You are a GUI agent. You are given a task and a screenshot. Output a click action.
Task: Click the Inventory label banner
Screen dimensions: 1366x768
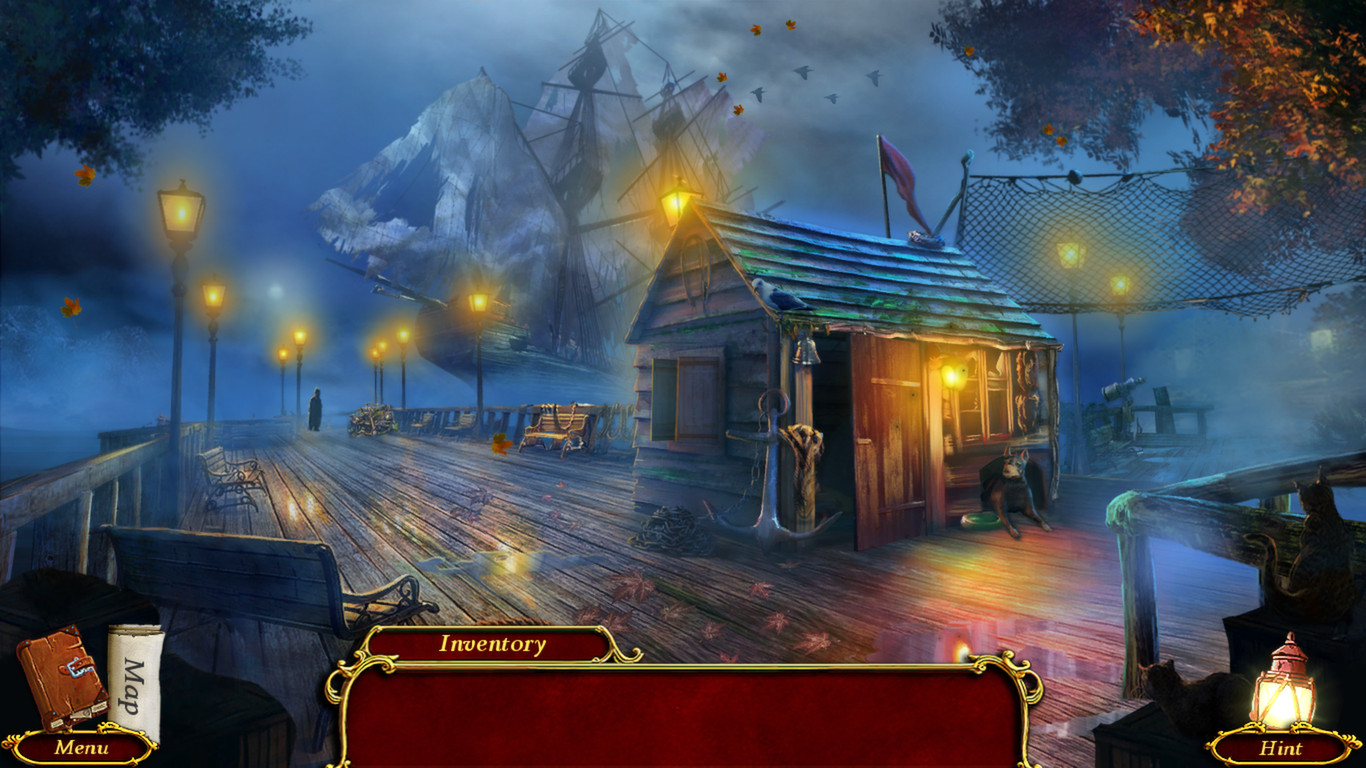(x=490, y=645)
